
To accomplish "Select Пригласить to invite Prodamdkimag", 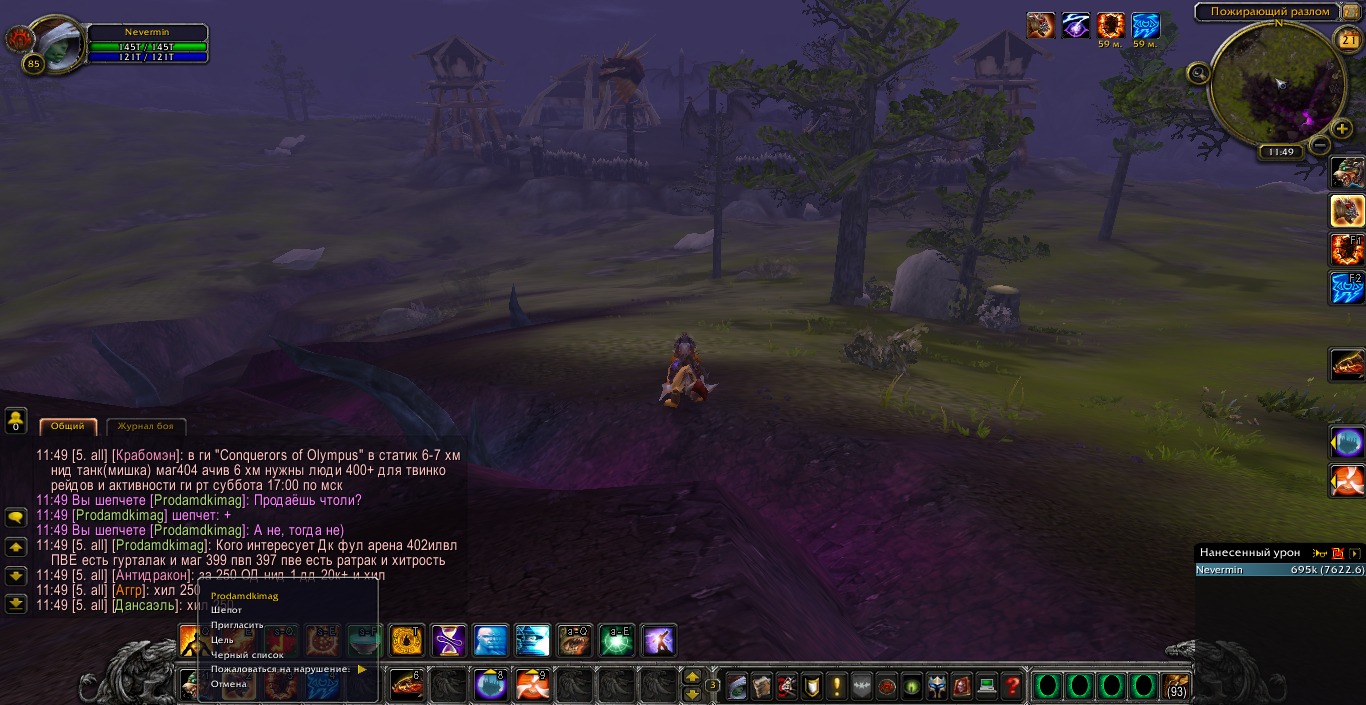I will (x=237, y=625).
